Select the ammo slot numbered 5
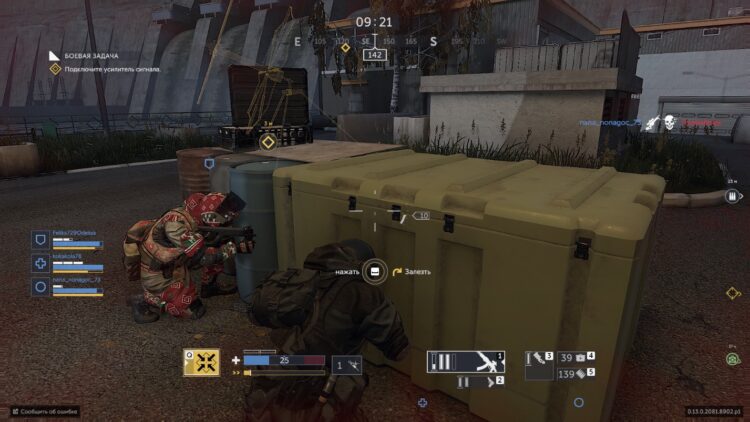The width and height of the screenshot is (750, 422). [x=577, y=373]
